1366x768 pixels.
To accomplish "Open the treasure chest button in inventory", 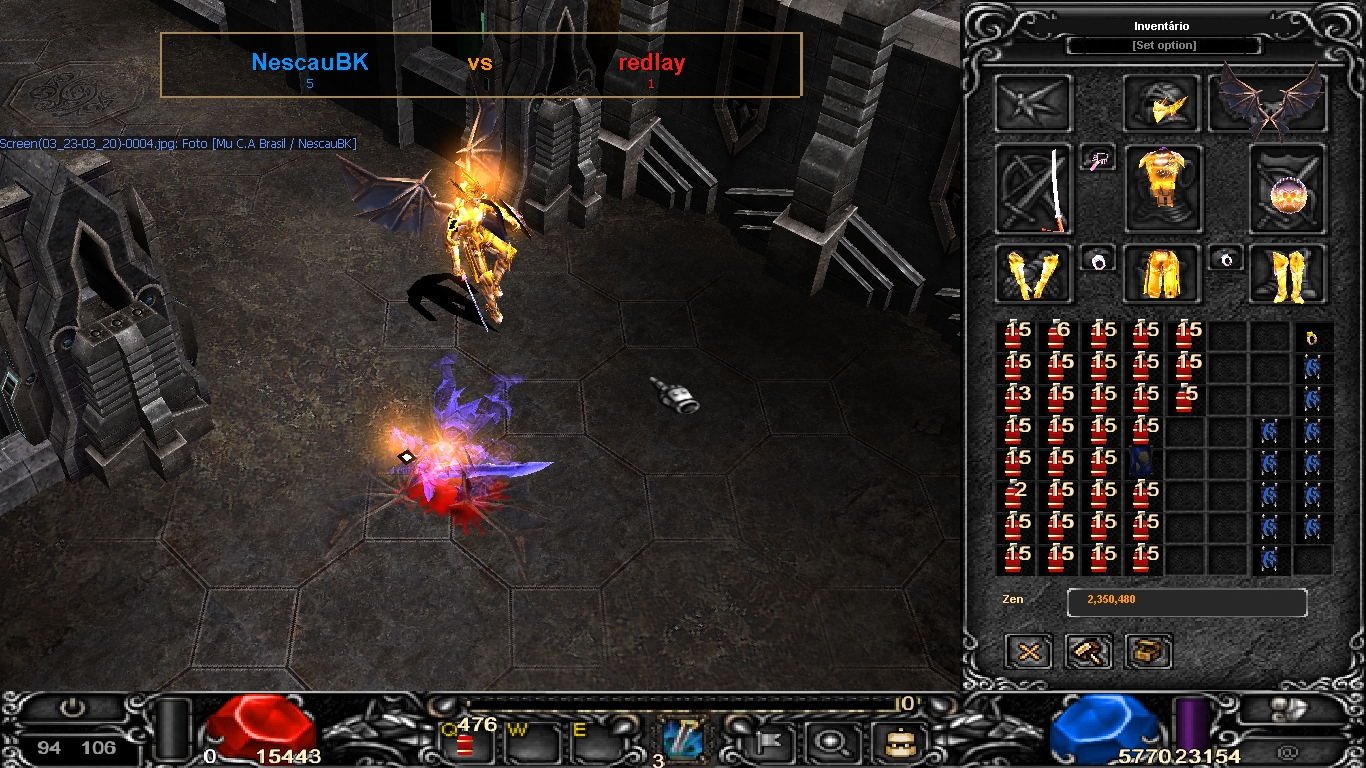I will (1148, 652).
